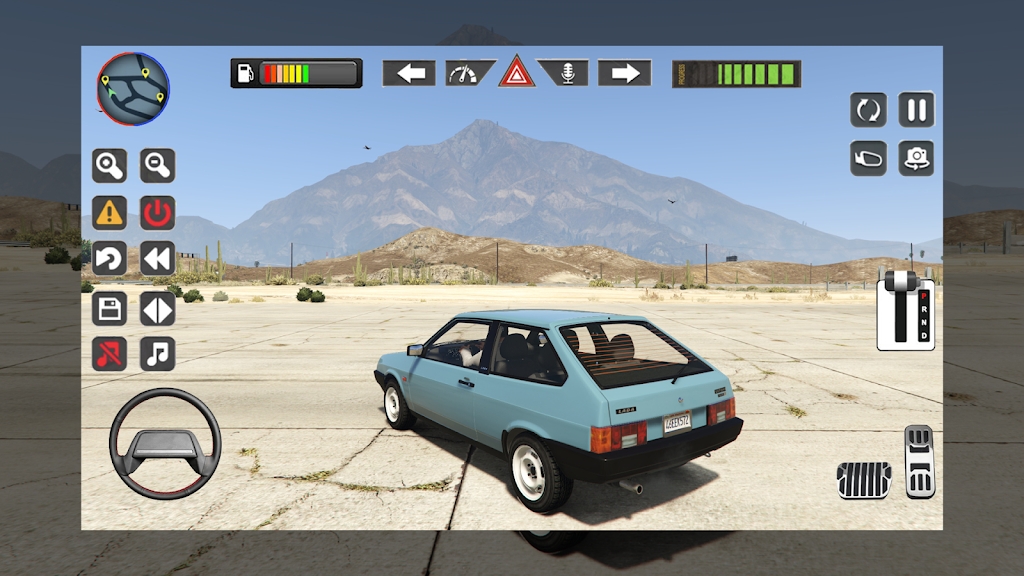Screen dimensions: 1024x576
Task: Tap the microphone button
Action: tap(567, 73)
